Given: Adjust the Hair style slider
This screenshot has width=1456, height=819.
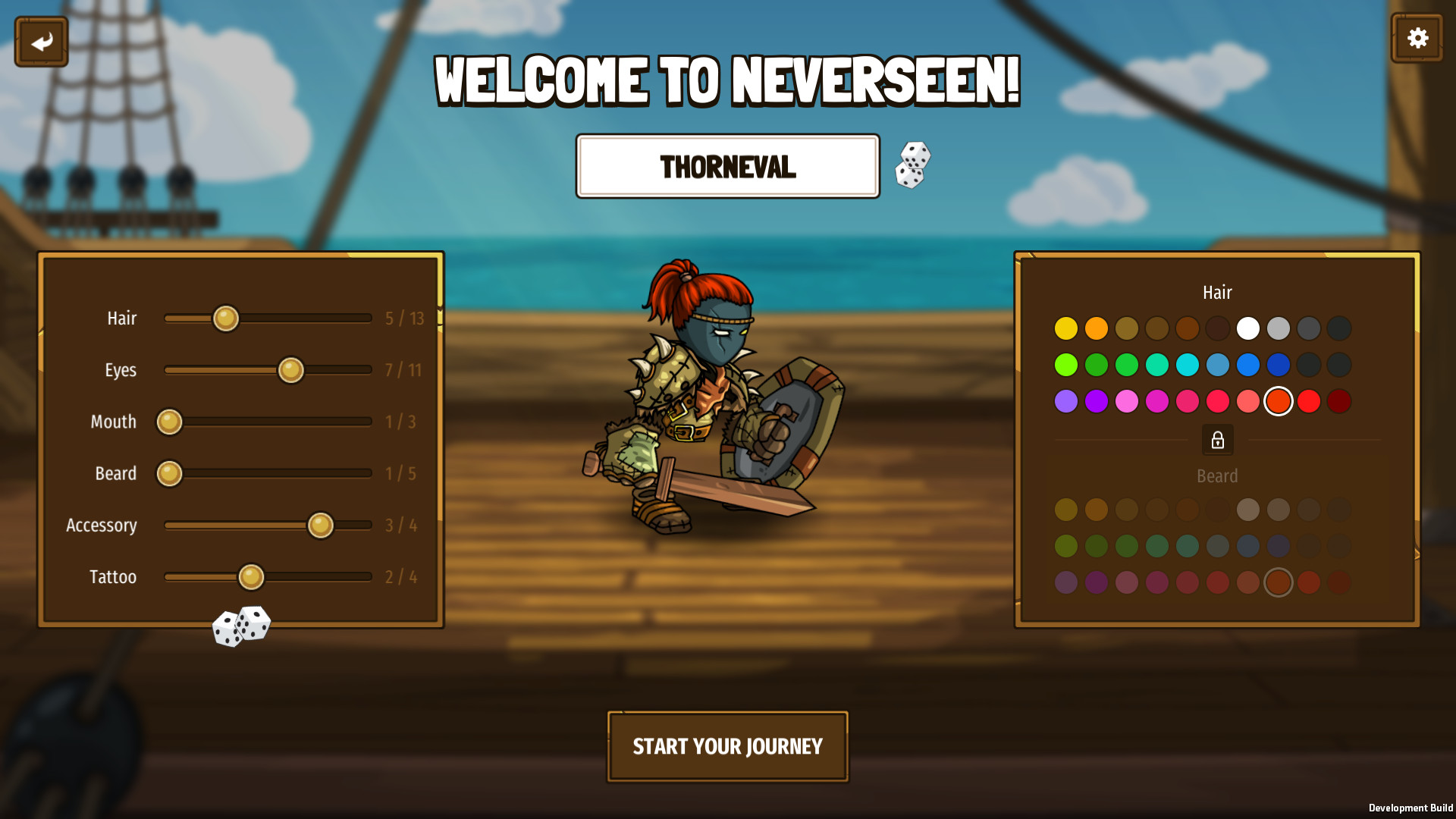Looking at the screenshot, I should click(225, 318).
